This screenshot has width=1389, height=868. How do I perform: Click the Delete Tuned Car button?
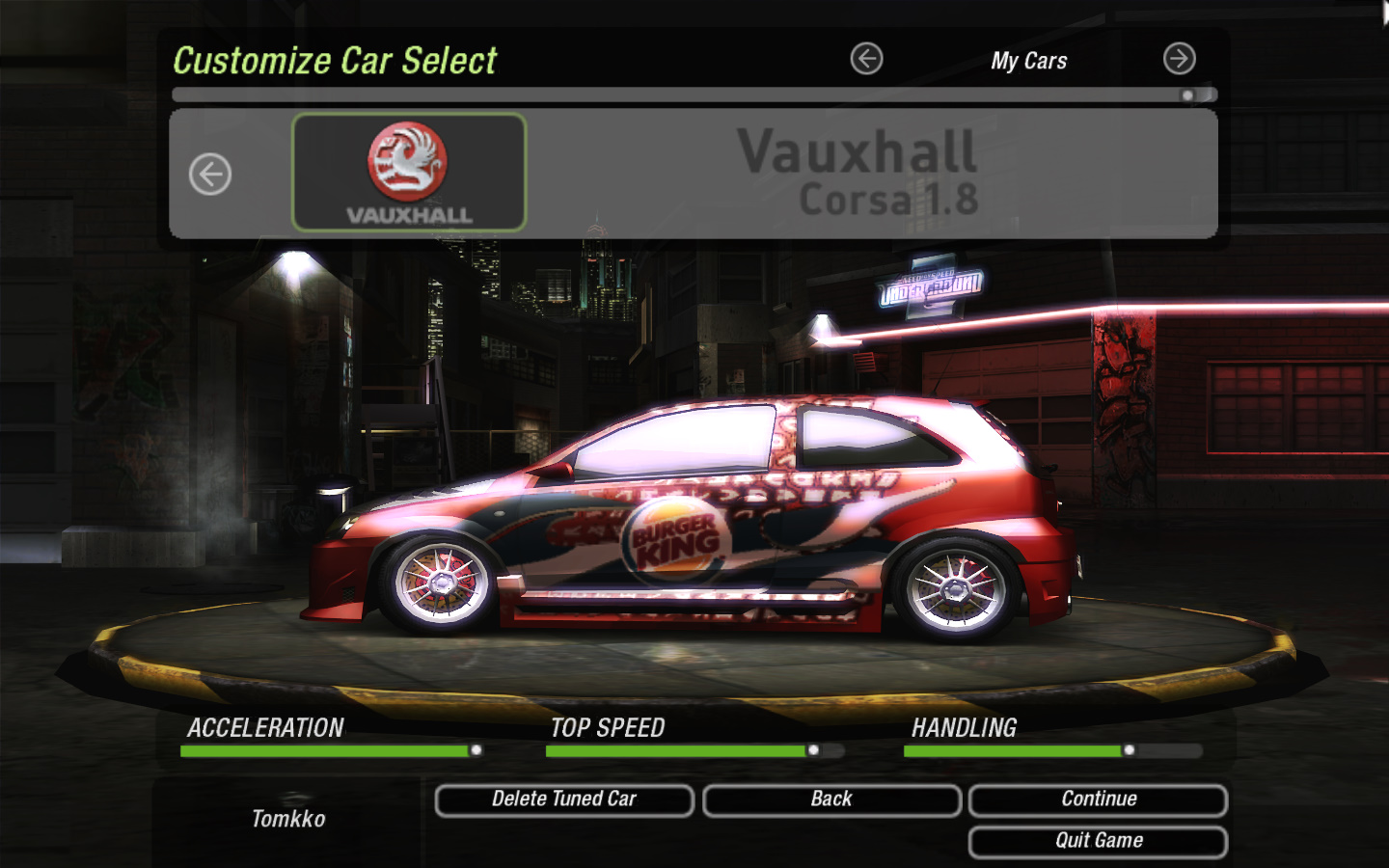coord(564,800)
